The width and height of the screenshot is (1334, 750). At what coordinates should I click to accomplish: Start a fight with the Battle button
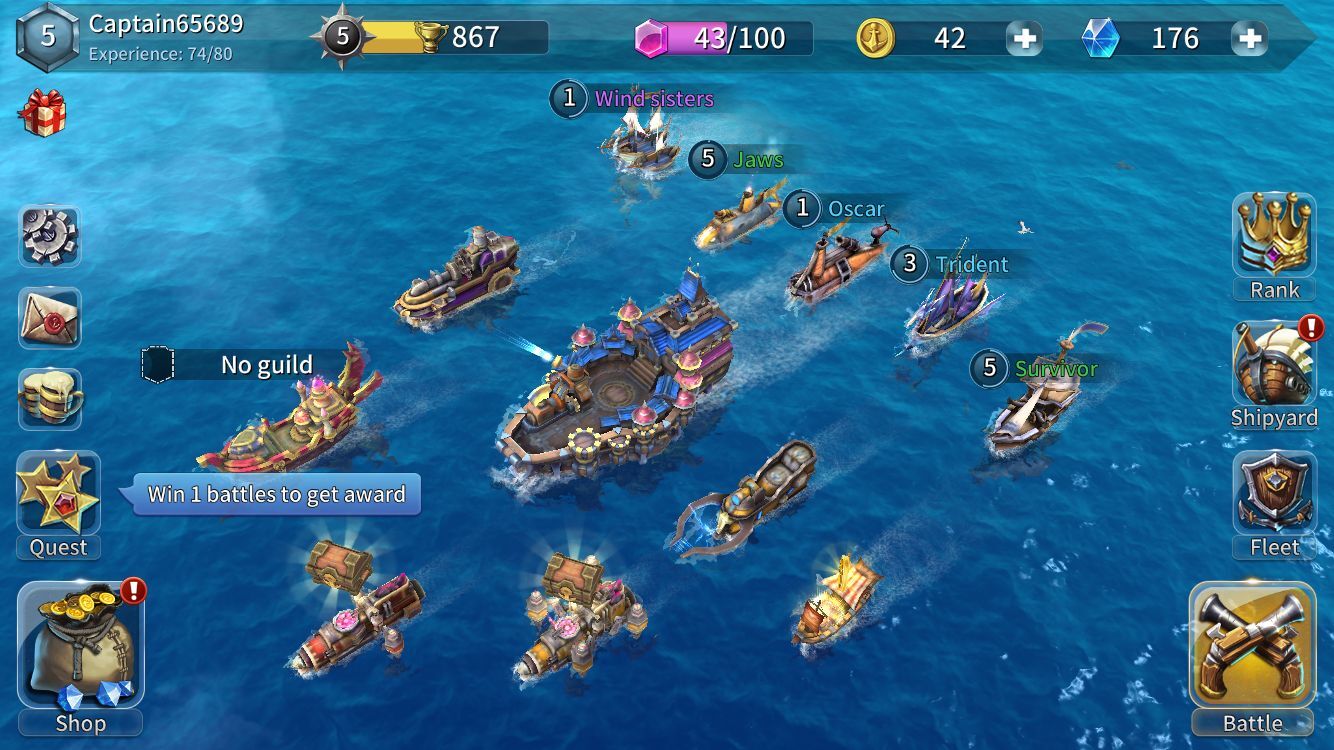point(1252,650)
